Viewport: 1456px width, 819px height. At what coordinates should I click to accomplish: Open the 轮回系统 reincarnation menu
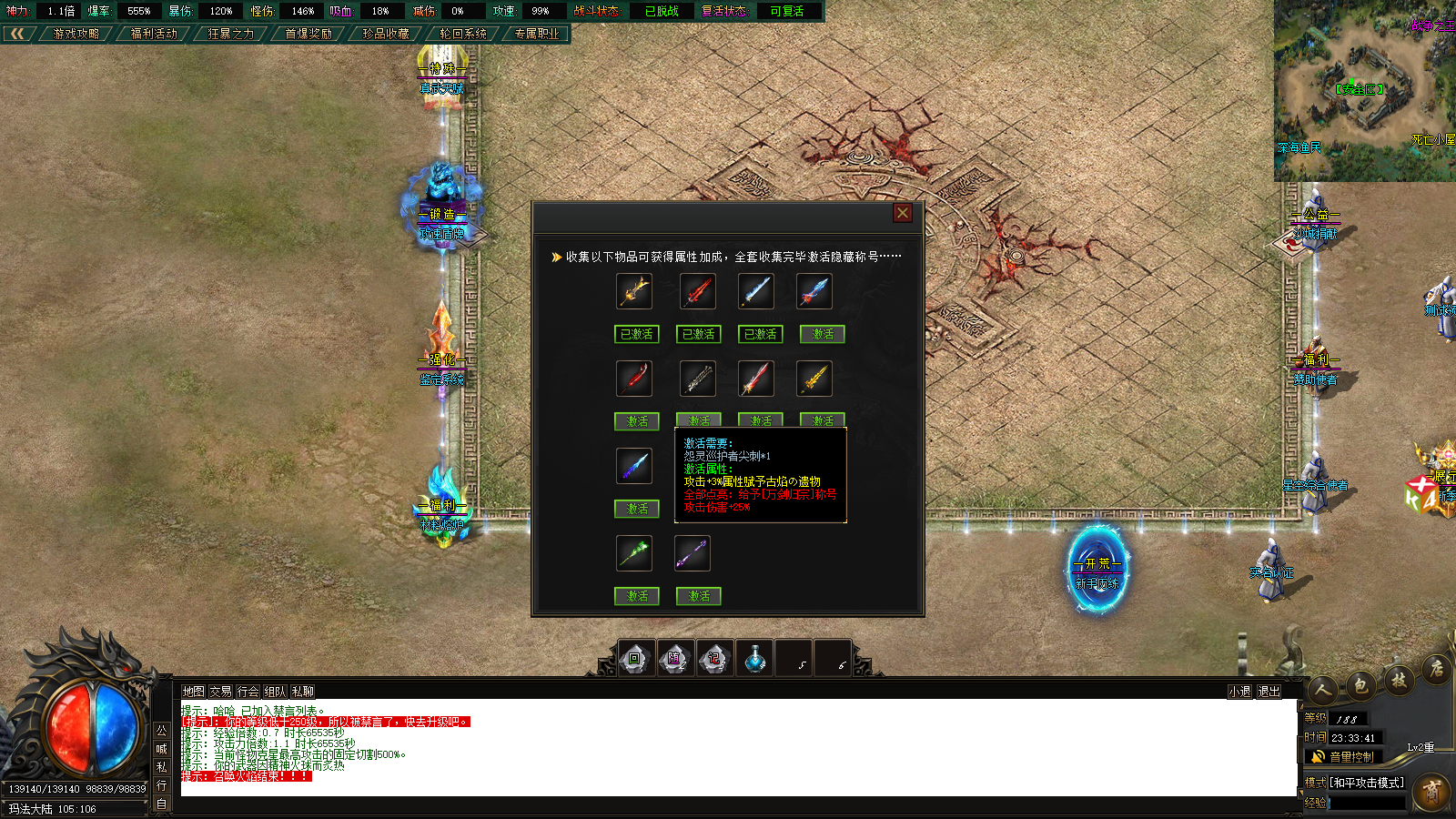point(463,34)
